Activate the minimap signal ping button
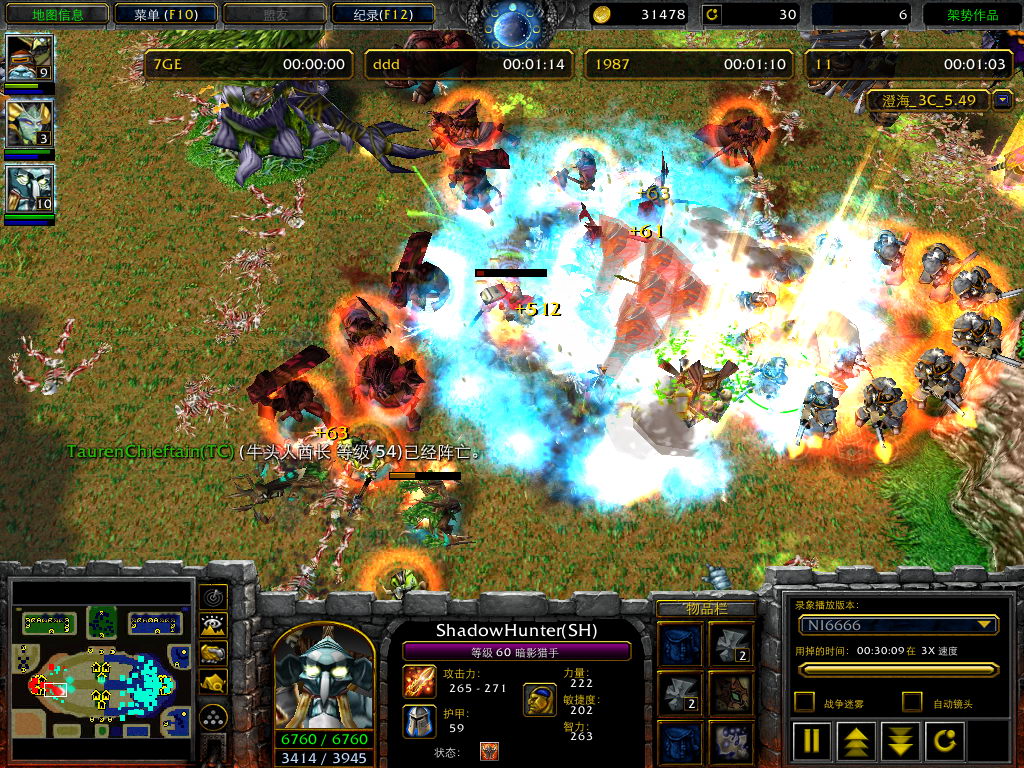Viewport: 1024px width, 768px height. [x=213, y=596]
